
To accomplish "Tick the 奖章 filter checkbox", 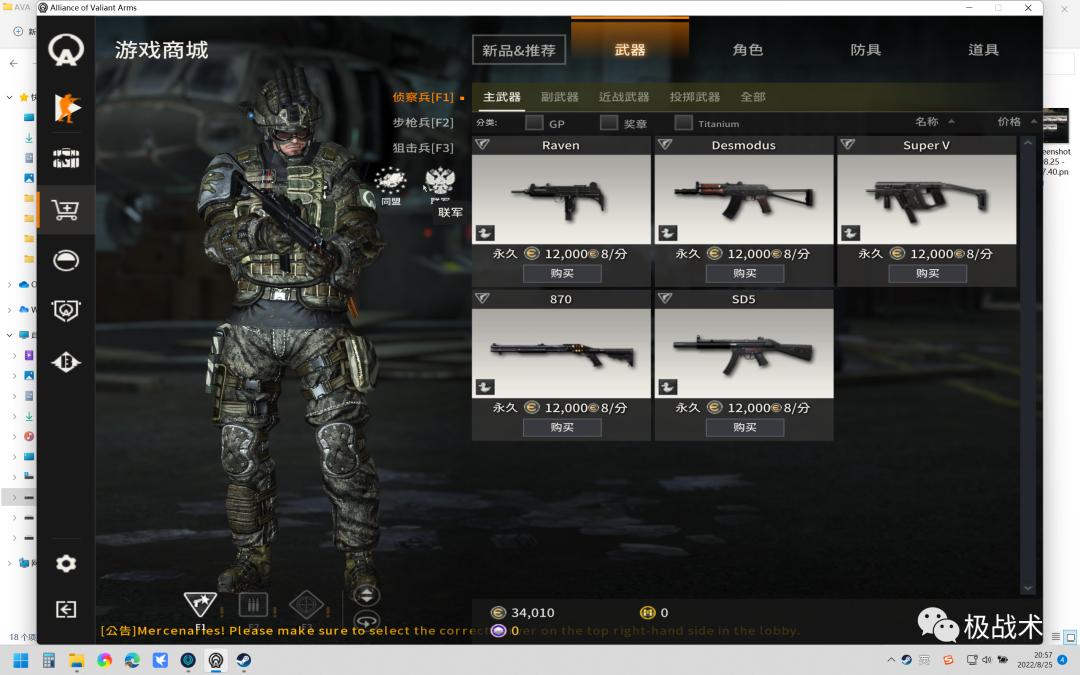I will click(609, 123).
